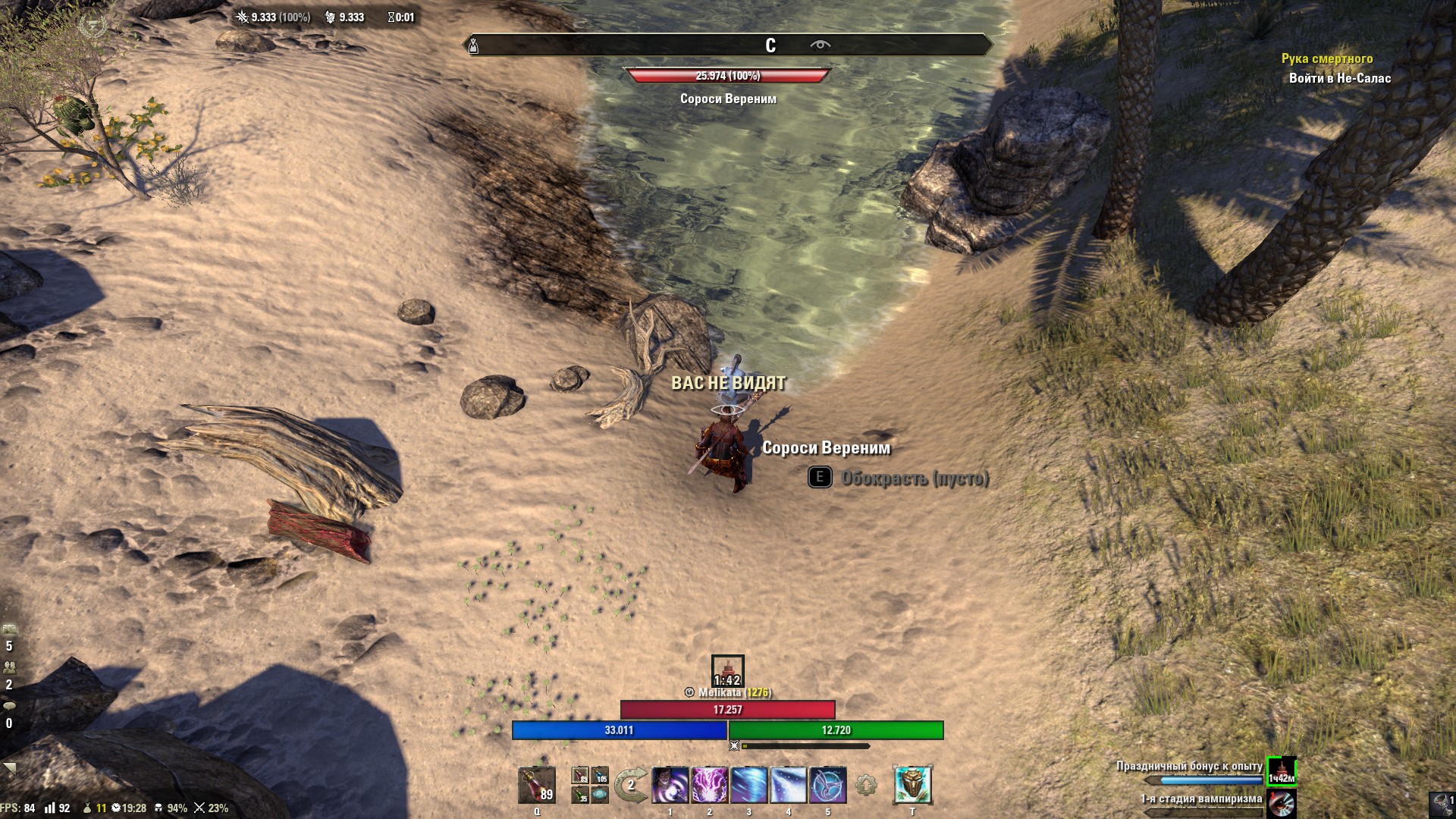Viewport: 1456px width, 819px height.
Task: Click the vampirism stage eye icon
Action: (1281, 804)
